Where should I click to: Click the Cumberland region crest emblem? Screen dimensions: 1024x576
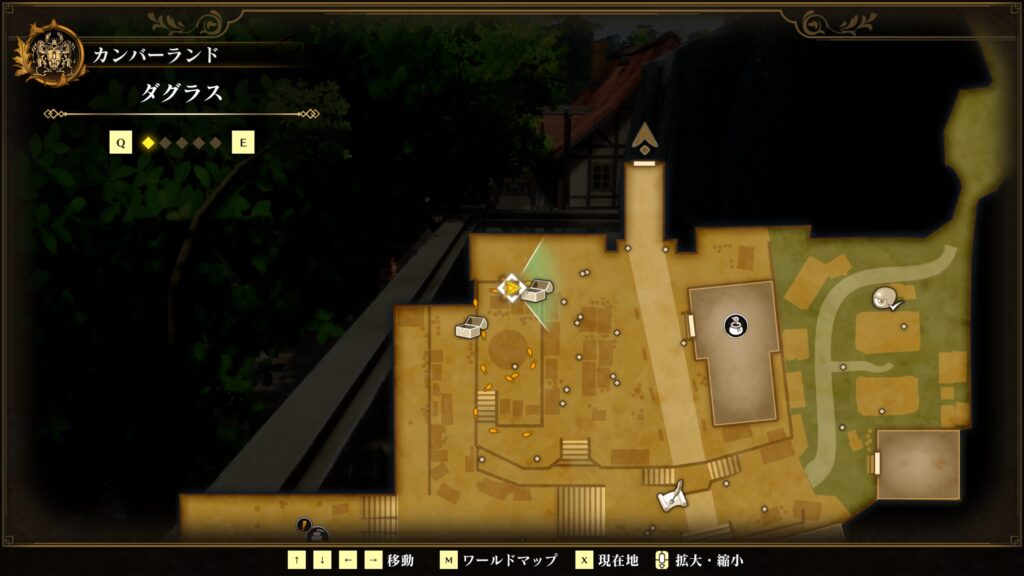[48, 54]
